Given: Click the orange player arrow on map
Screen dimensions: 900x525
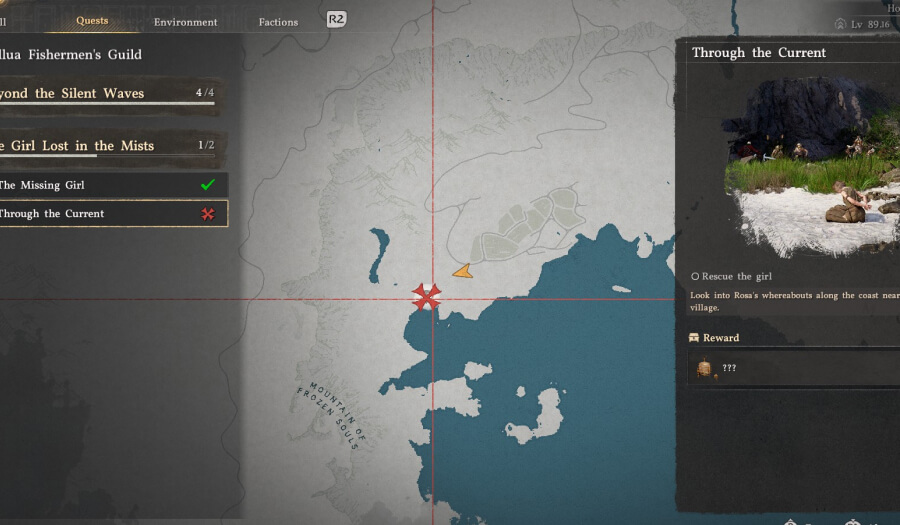Looking at the screenshot, I should (x=462, y=271).
